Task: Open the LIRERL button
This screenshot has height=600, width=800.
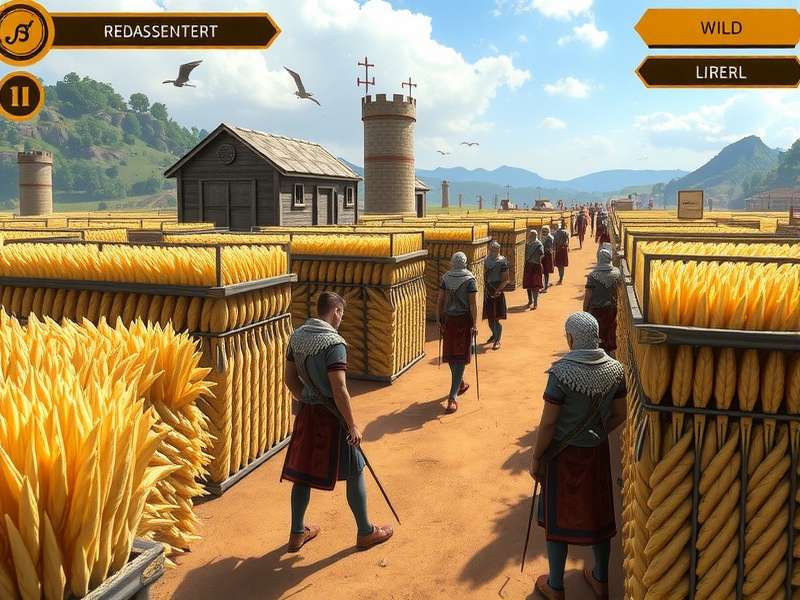Action: 720,72
